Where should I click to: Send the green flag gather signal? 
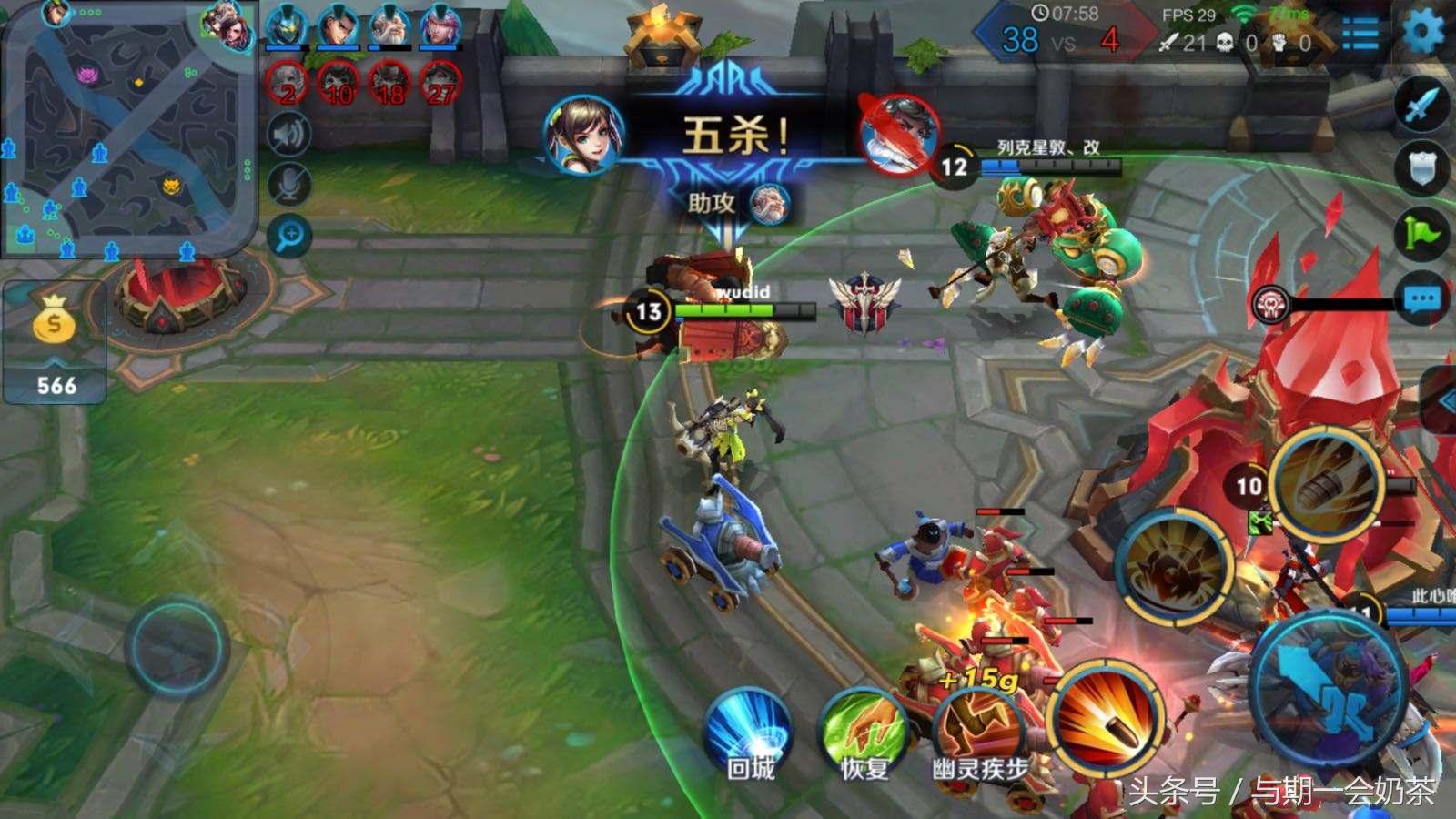[x=1421, y=232]
